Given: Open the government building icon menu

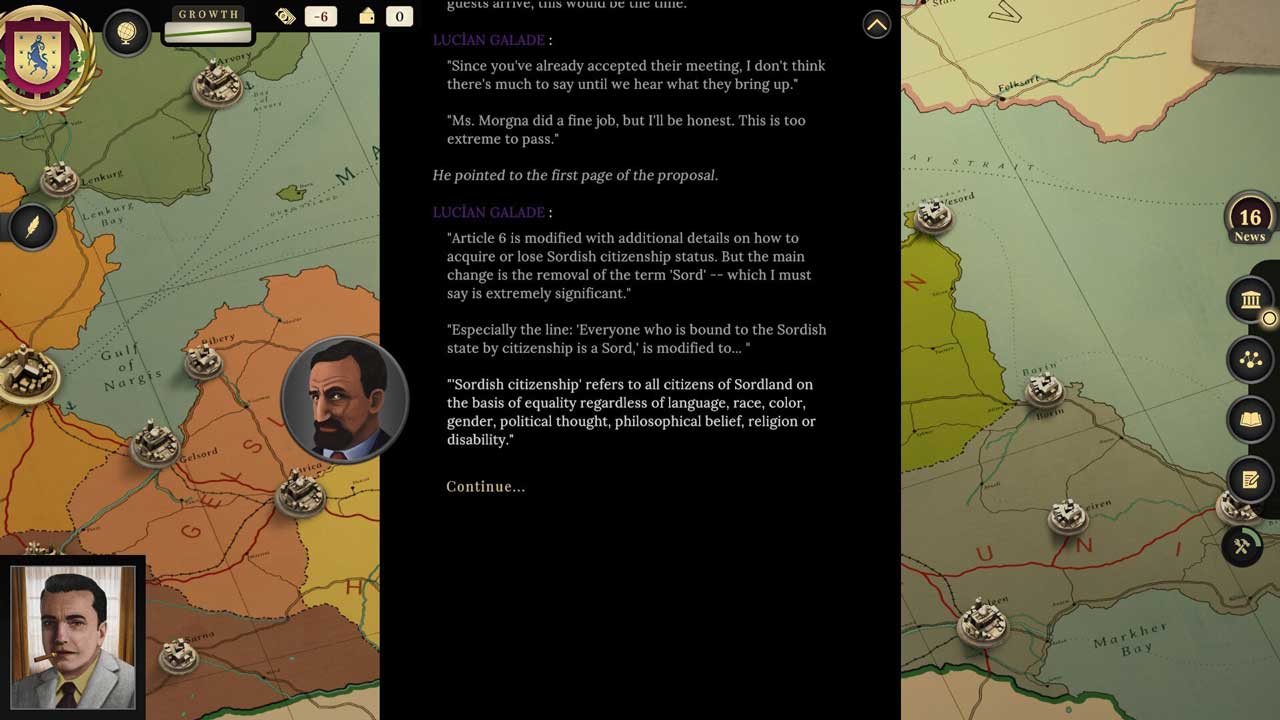Looking at the screenshot, I should click(1250, 299).
